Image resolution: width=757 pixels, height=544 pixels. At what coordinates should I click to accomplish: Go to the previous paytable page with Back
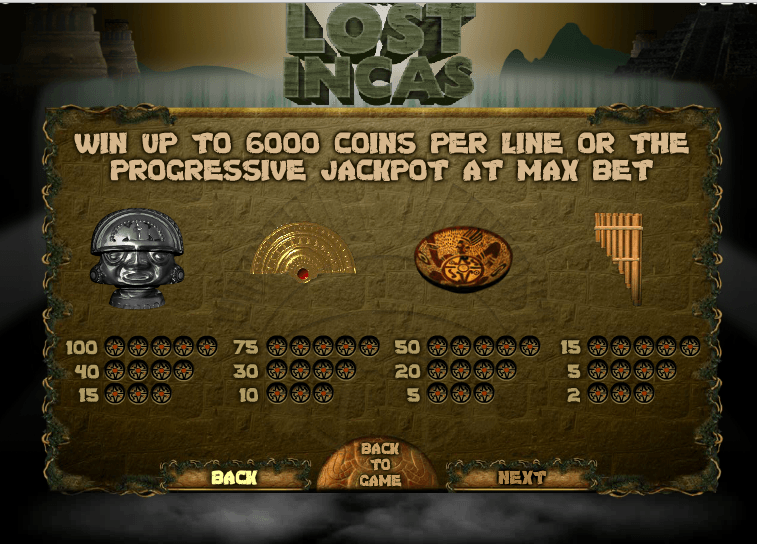[x=235, y=477]
